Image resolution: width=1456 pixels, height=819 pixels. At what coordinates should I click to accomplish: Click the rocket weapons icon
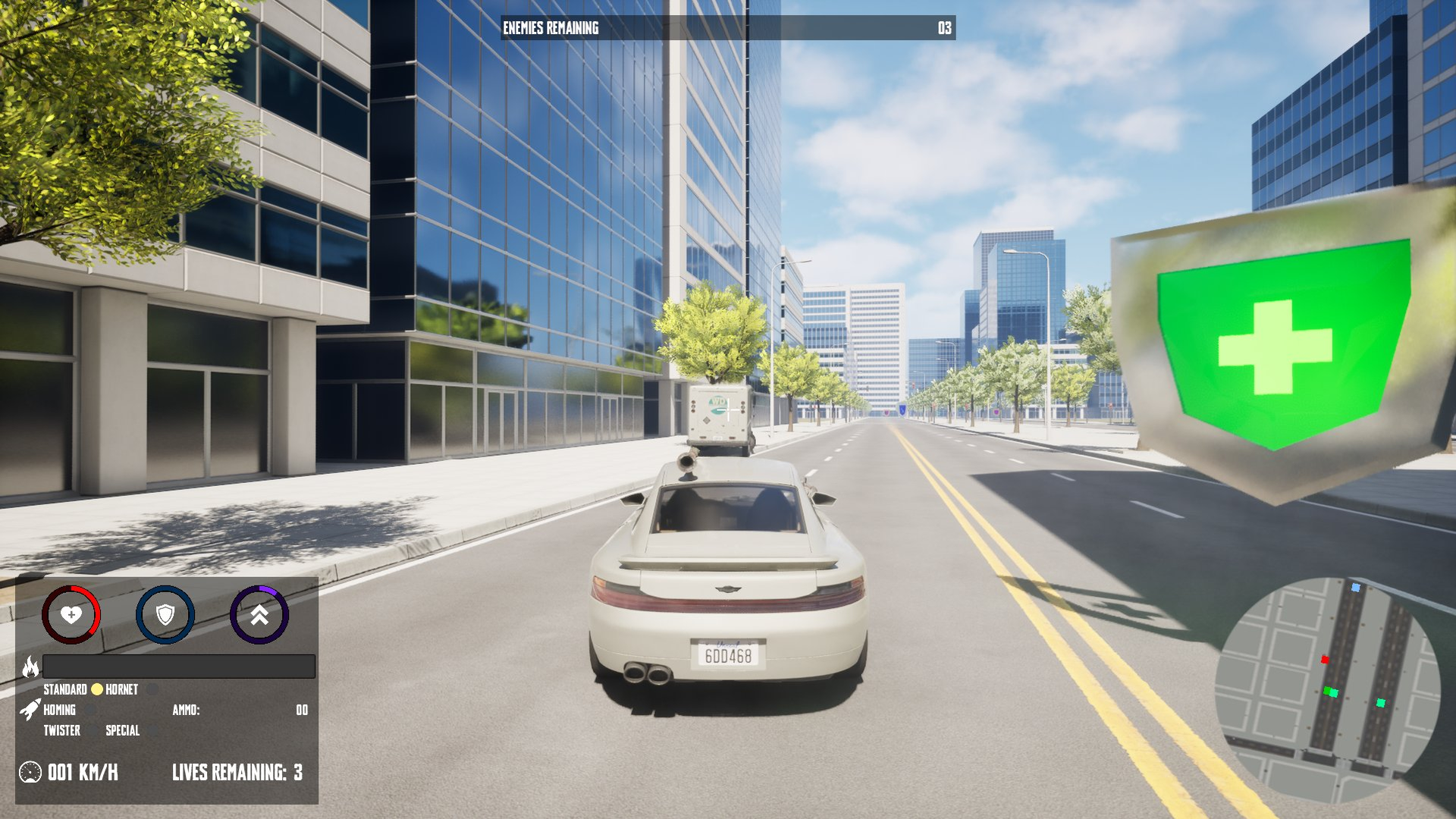click(x=31, y=709)
